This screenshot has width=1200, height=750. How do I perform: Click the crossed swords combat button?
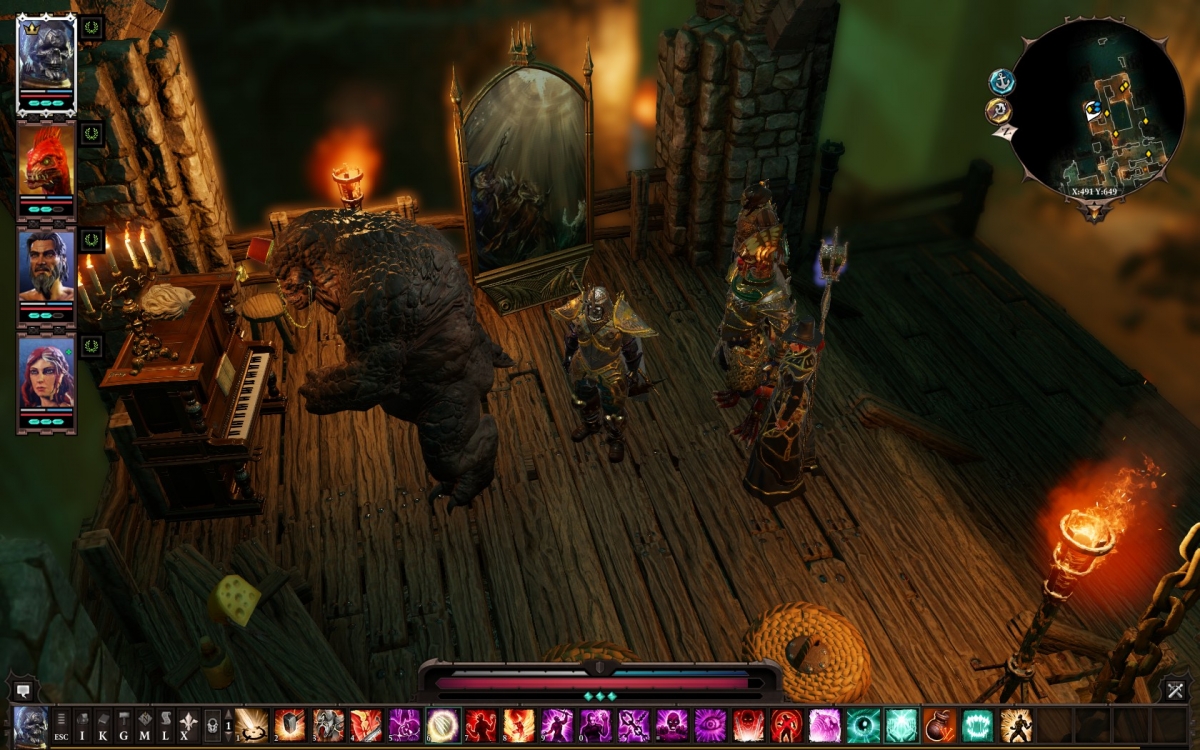click(x=1174, y=689)
